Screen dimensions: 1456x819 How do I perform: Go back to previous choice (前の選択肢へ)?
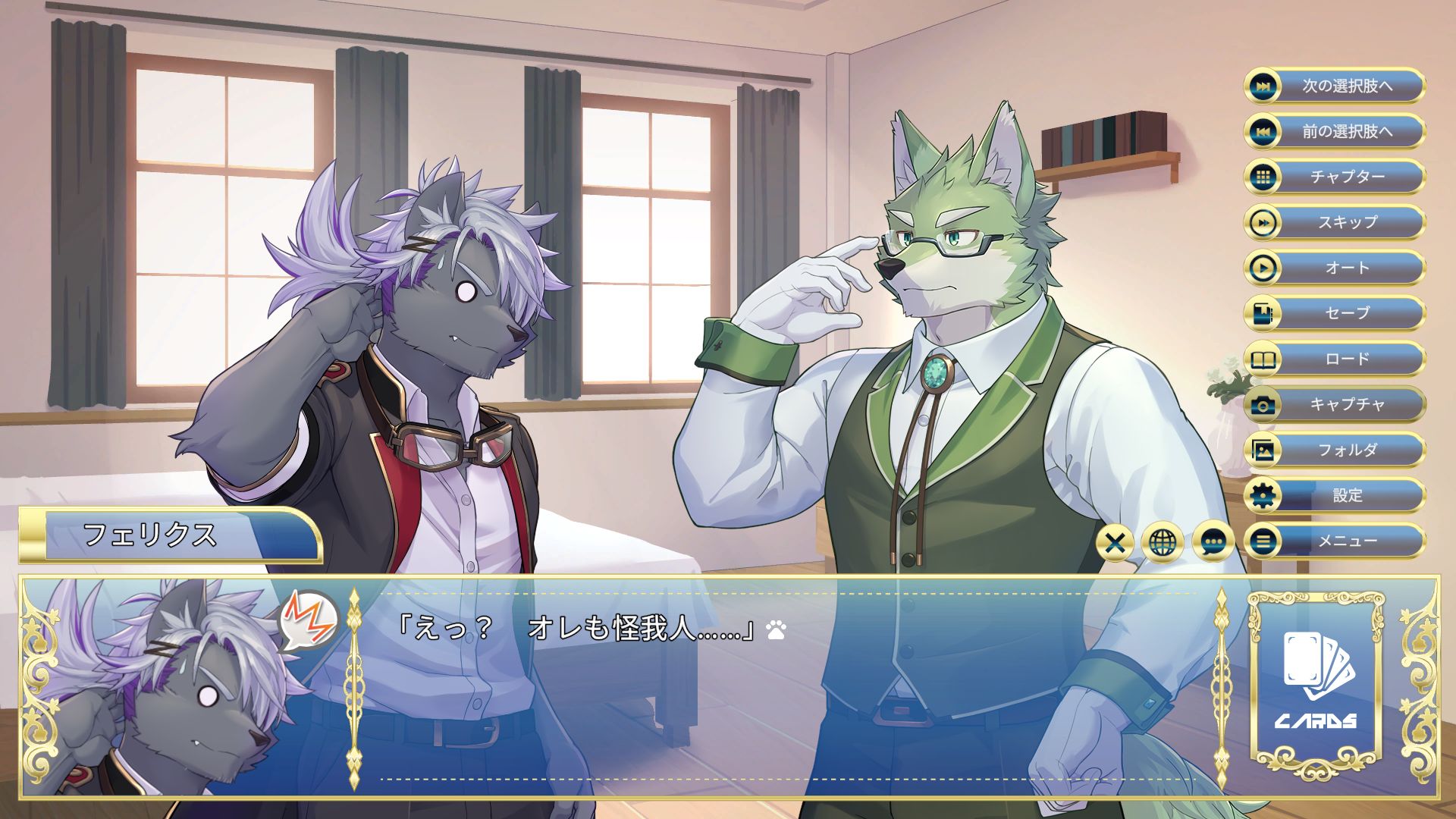(1335, 131)
